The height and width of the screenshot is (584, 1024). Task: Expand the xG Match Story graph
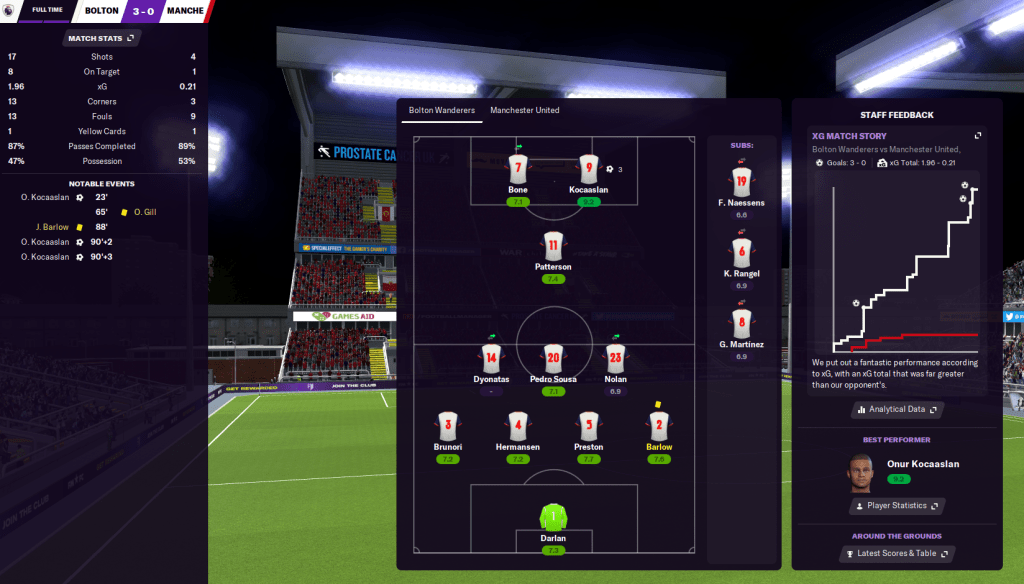[978, 136]
